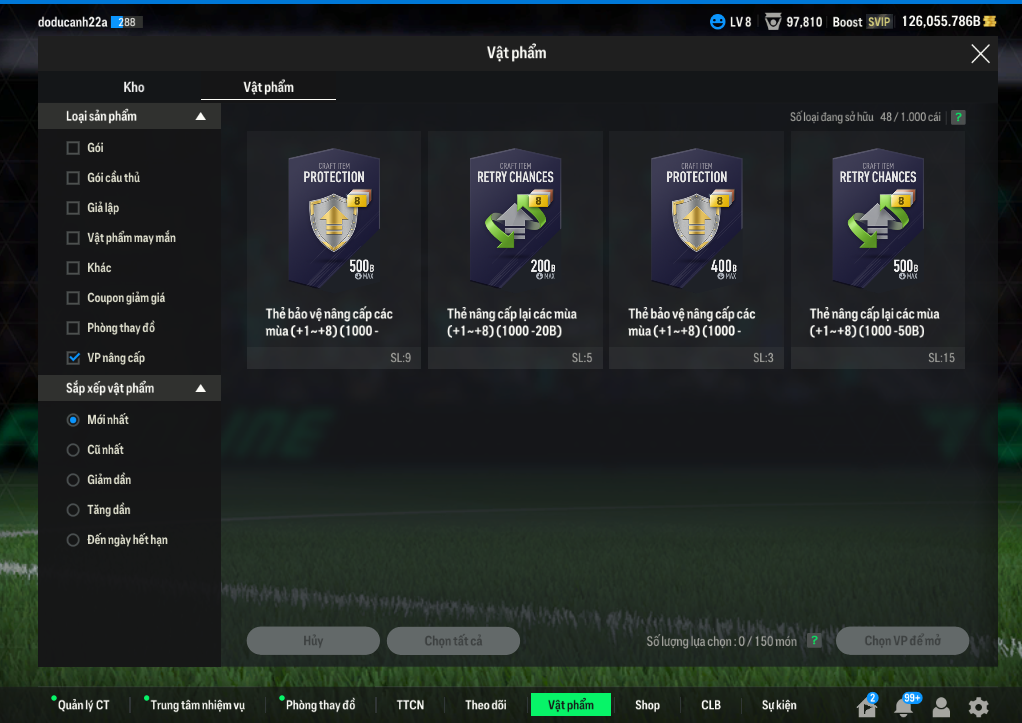Screen dimensions: 1022x723
Task: Choose the Protection 400B card
Action: tap(696, 250)
